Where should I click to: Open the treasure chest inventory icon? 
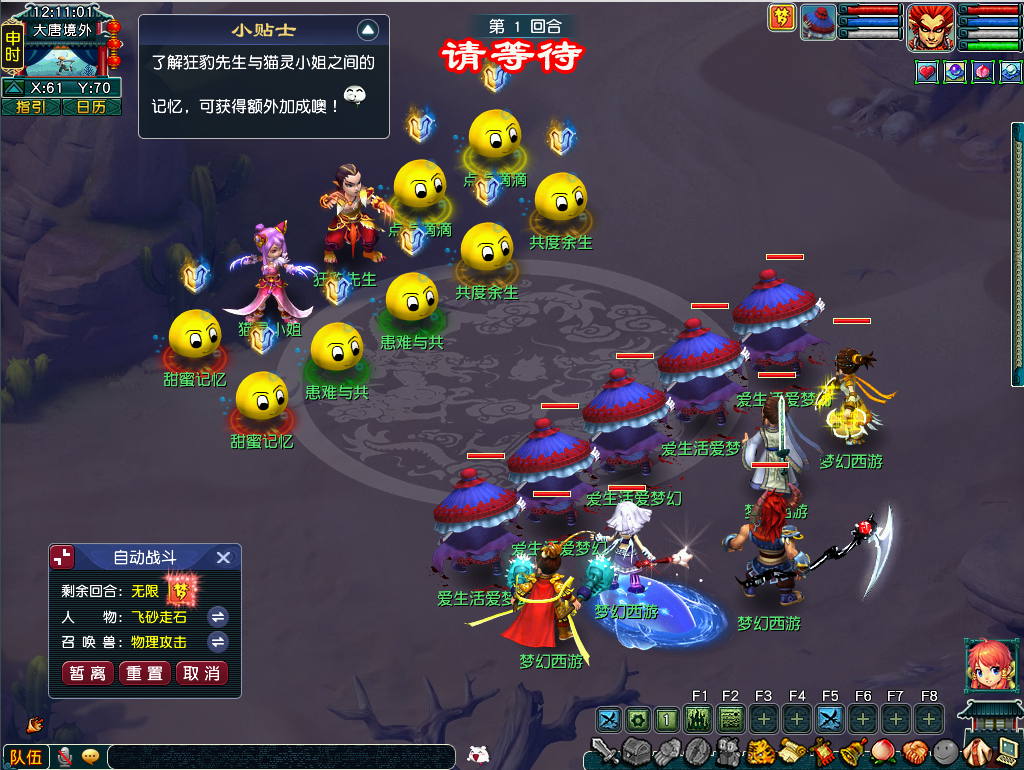tap(637, 750)
